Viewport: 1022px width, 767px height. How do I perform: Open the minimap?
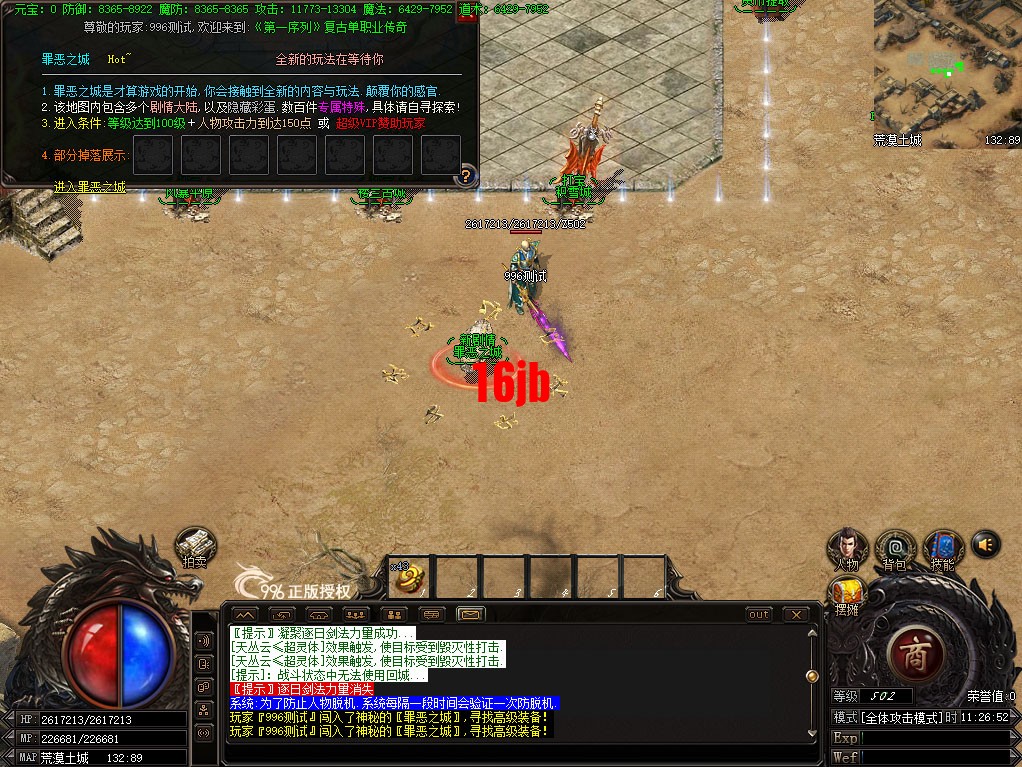tap(946, 68)
